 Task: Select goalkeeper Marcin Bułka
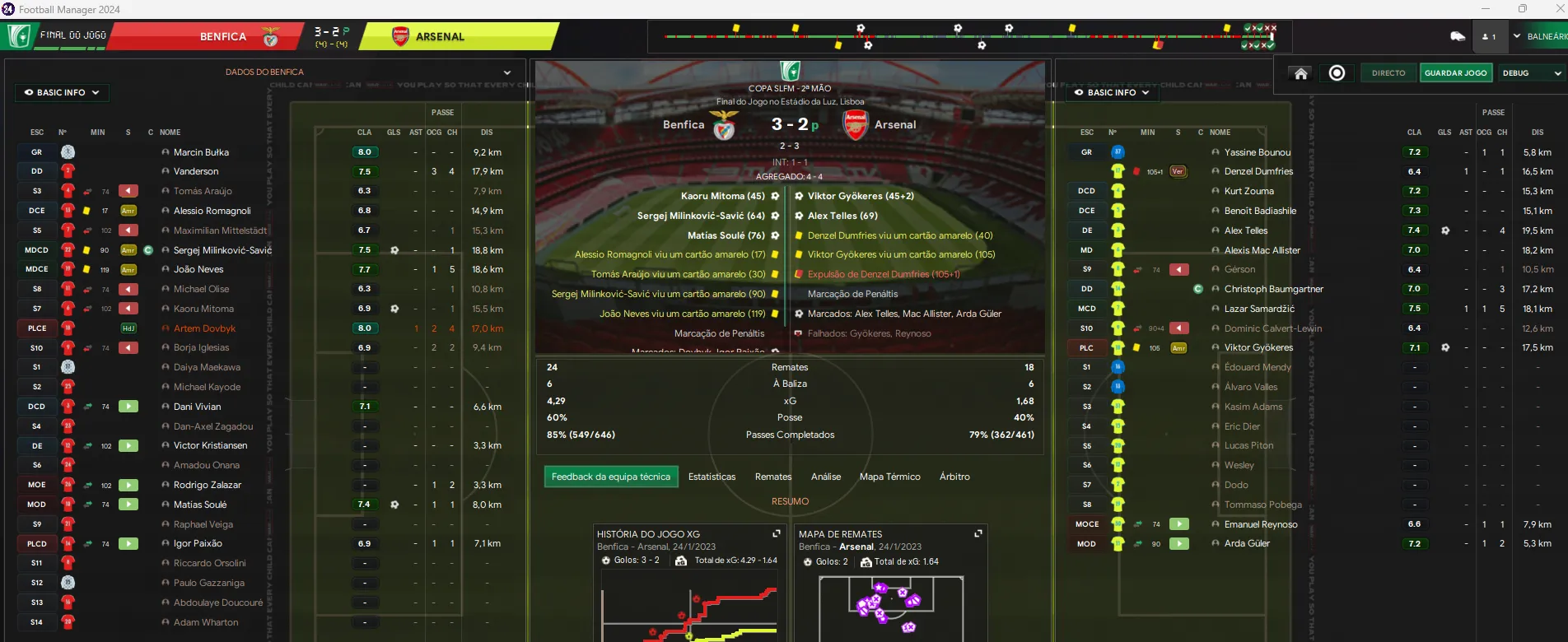tap(201, 152)
